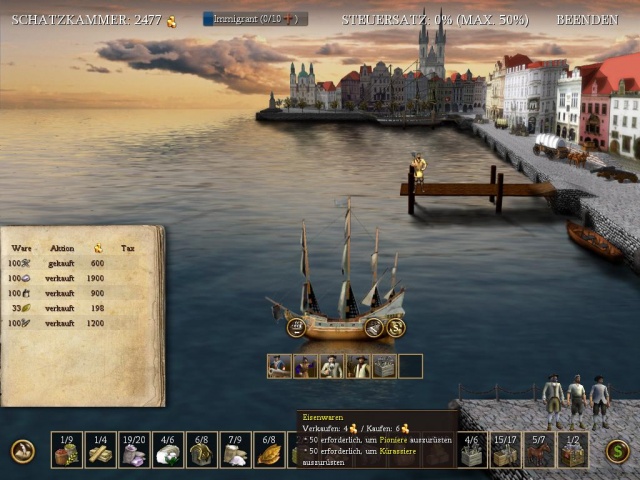The height and width of the screenshot is (480, 640).
Task: Click the round button at bottom-left corner
Action: (22, 451)
